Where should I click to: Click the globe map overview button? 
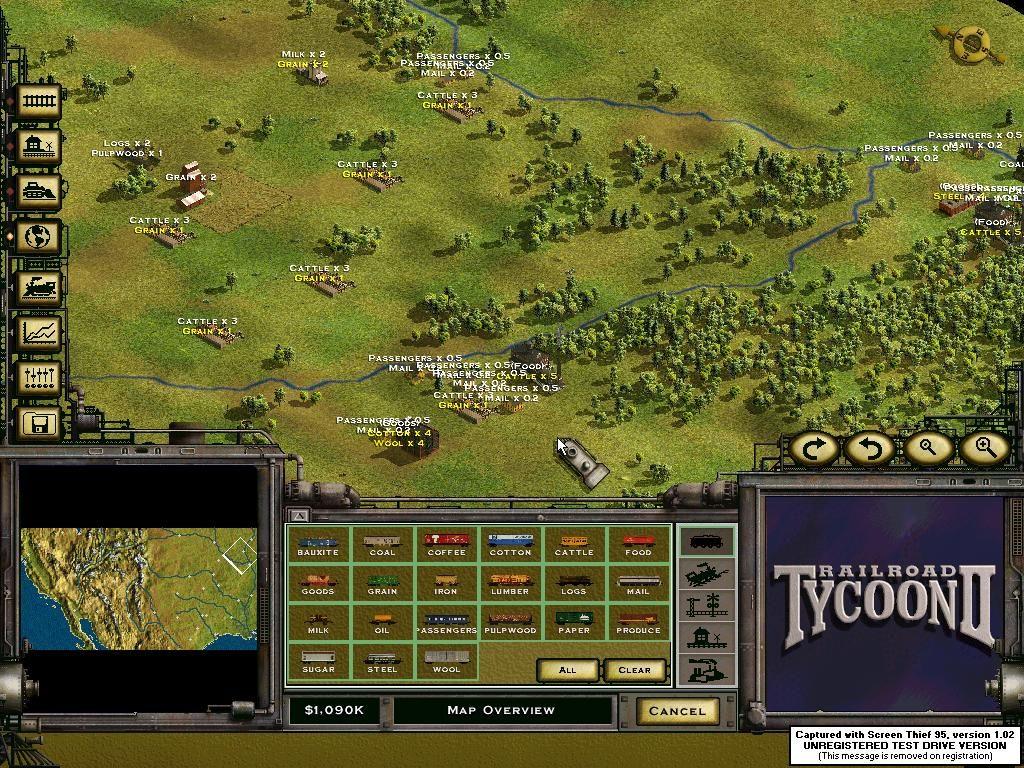pos(37,238)
